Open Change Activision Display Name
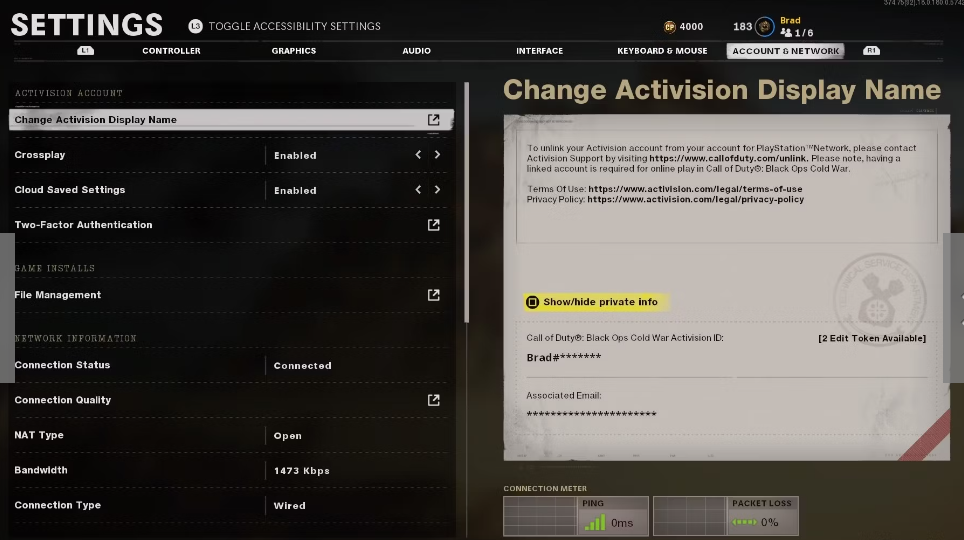The height and width of the screenshot is (540, 964). 230,120
